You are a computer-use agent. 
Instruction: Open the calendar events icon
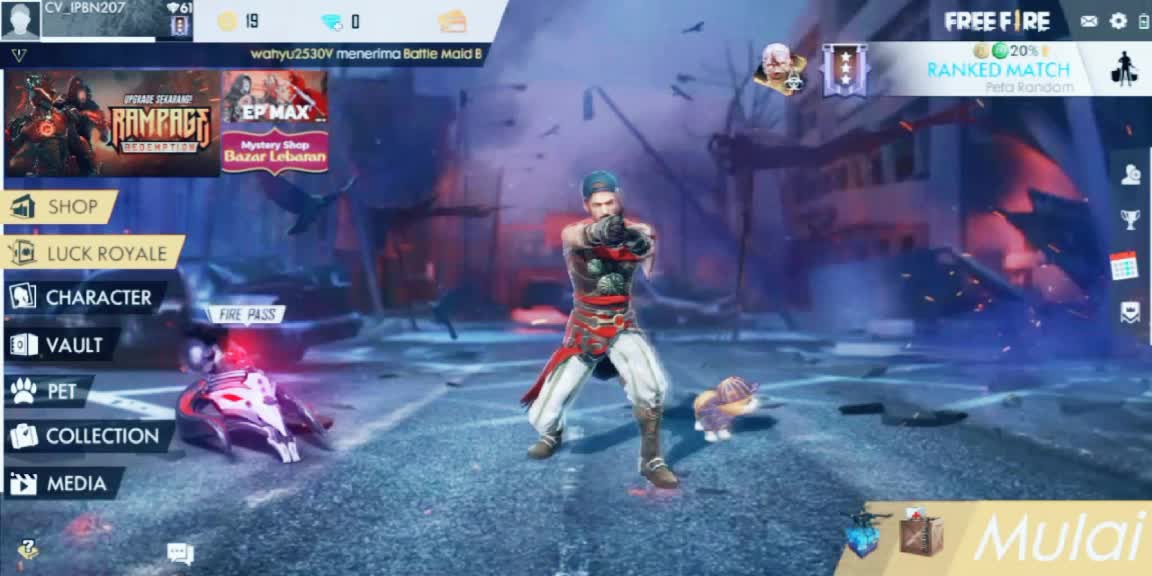(x=1124, y=265)
